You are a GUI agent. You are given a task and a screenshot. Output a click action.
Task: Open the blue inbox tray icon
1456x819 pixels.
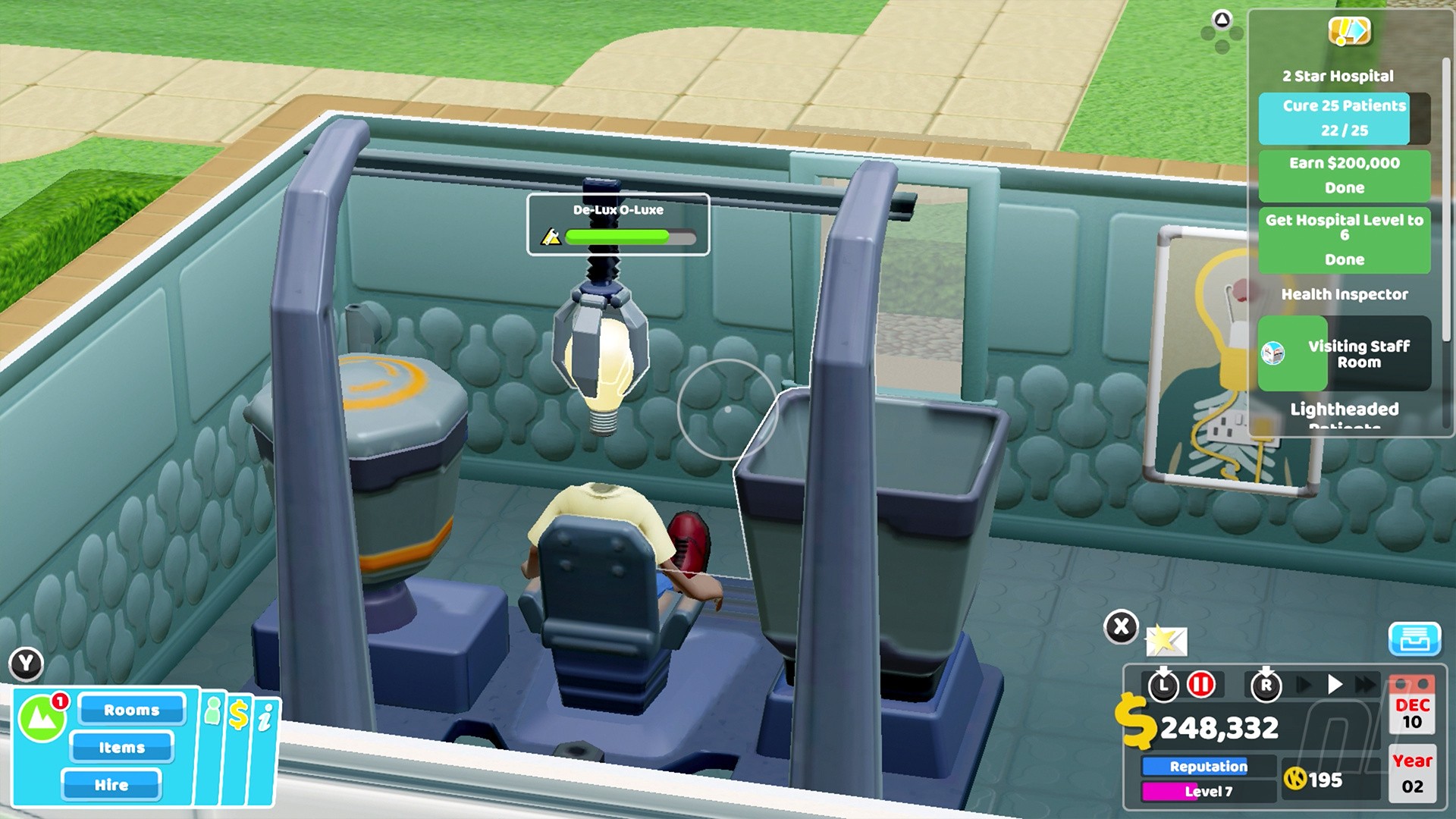coord(1414,641)
